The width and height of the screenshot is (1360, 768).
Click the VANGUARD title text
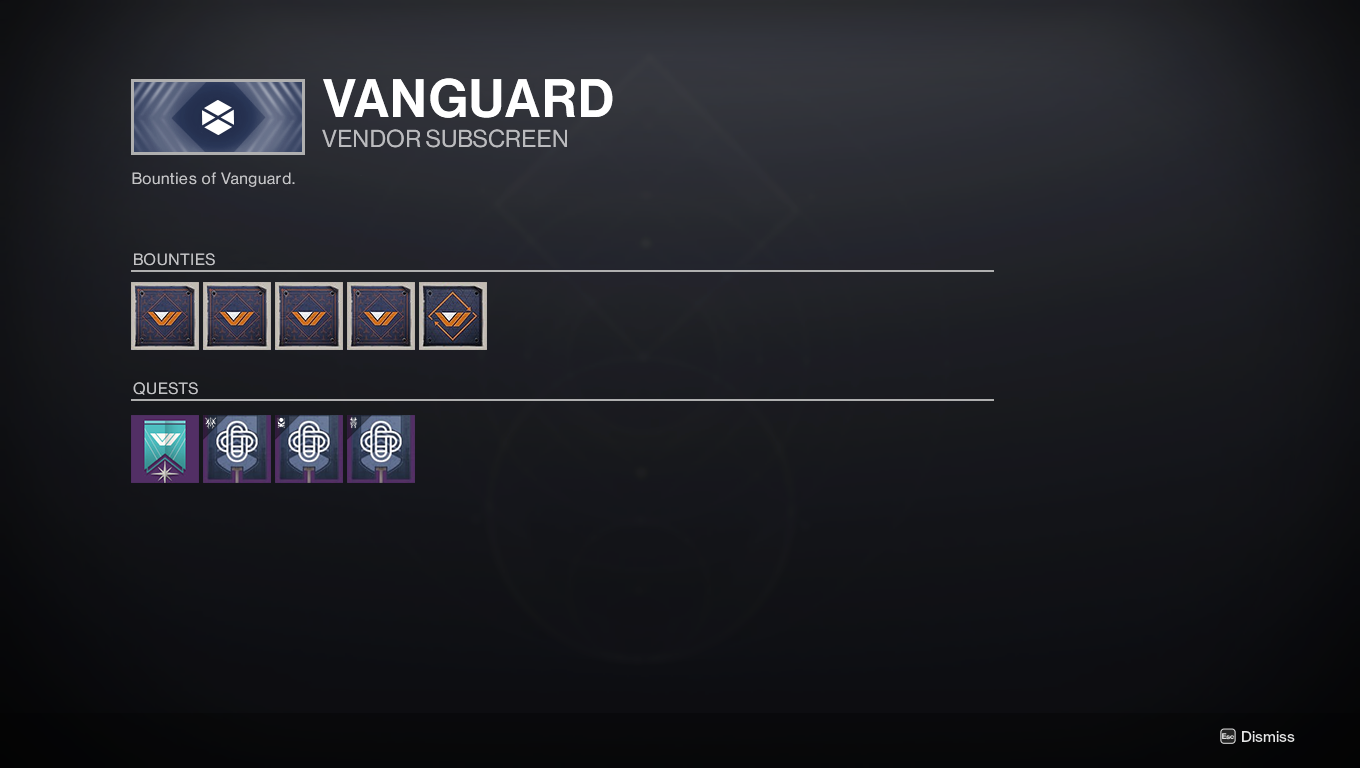(x=467, y=99)
